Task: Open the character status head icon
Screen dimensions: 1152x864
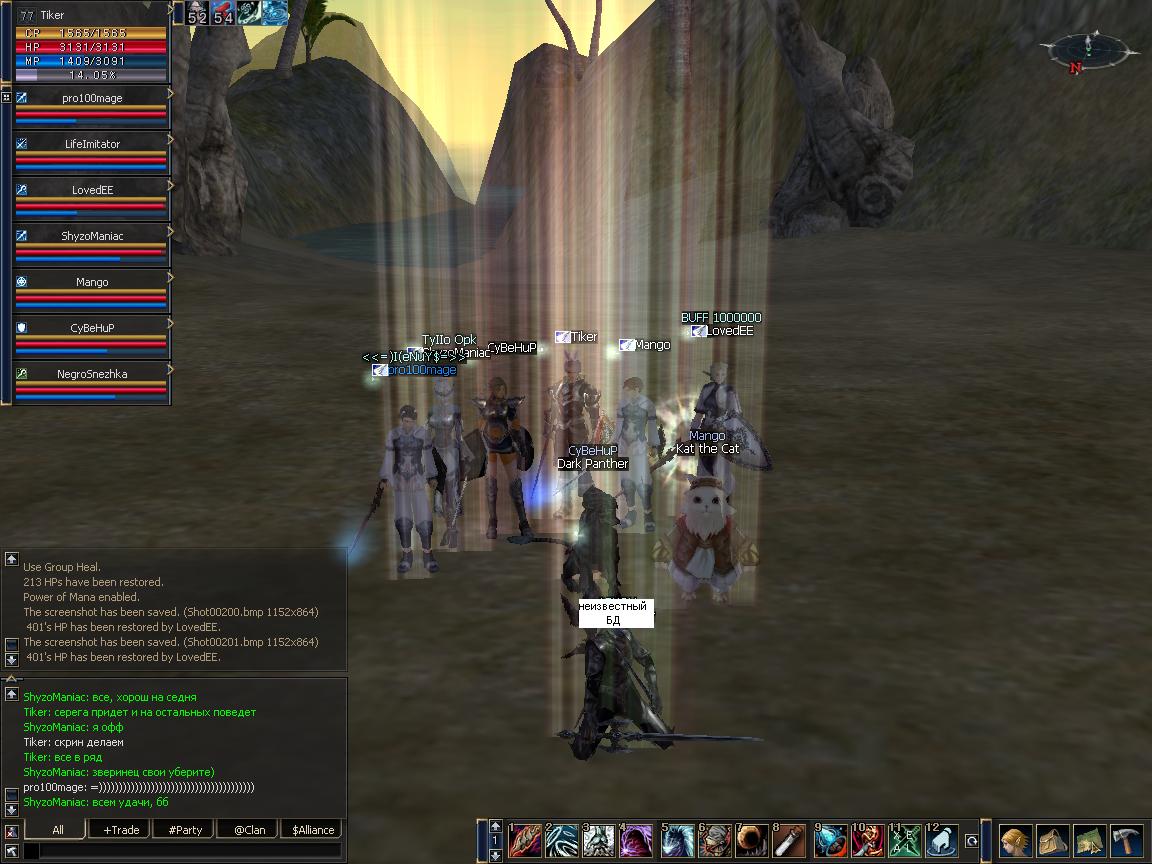Action: tap(1016, 840)
